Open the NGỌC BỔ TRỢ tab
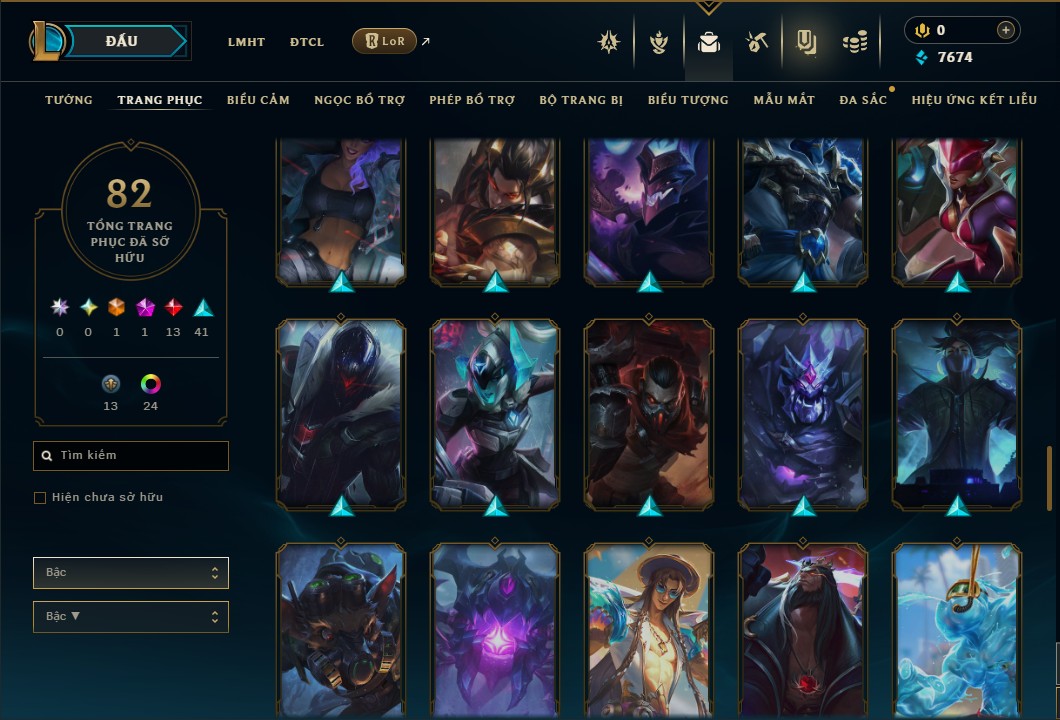This screenshot has height=720, width=1060. pyautogui.click(x=359, y=100)
